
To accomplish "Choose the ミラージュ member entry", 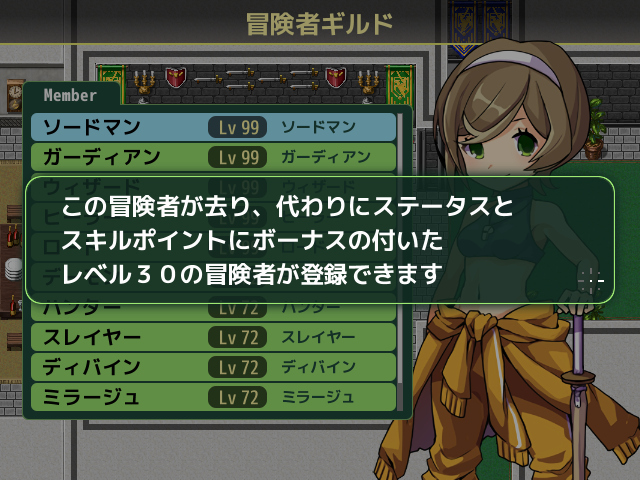I will click(214, 397).
